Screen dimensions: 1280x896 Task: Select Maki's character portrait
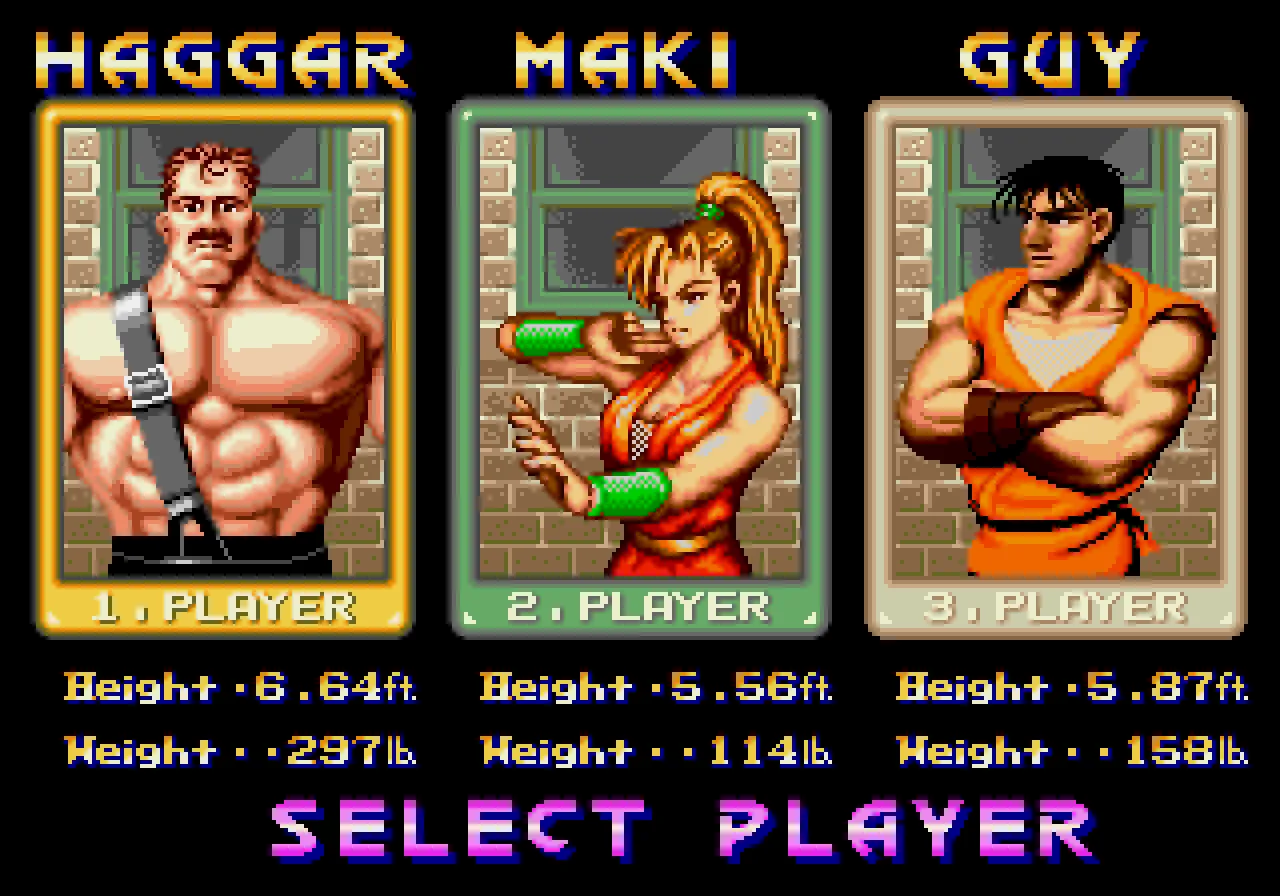(638, 350)
